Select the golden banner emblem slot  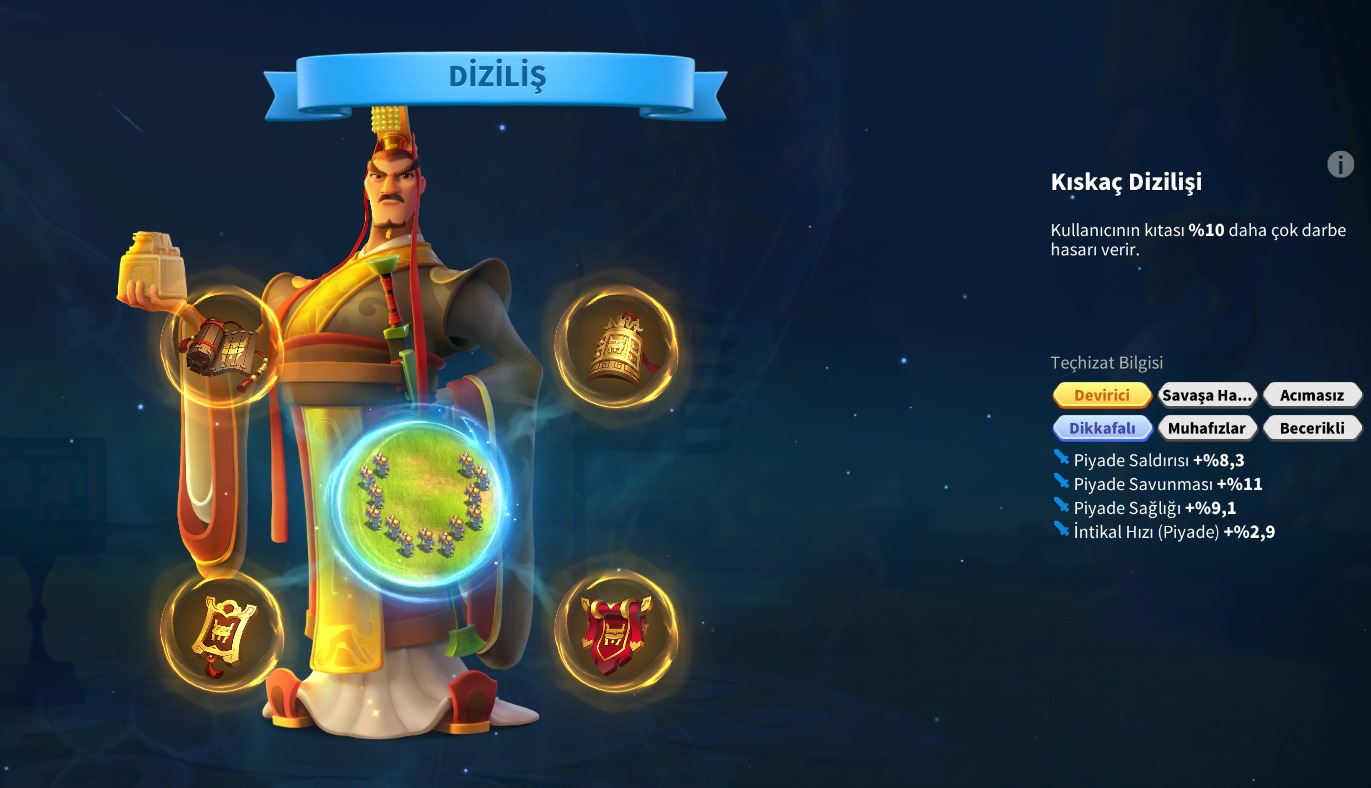221,632
